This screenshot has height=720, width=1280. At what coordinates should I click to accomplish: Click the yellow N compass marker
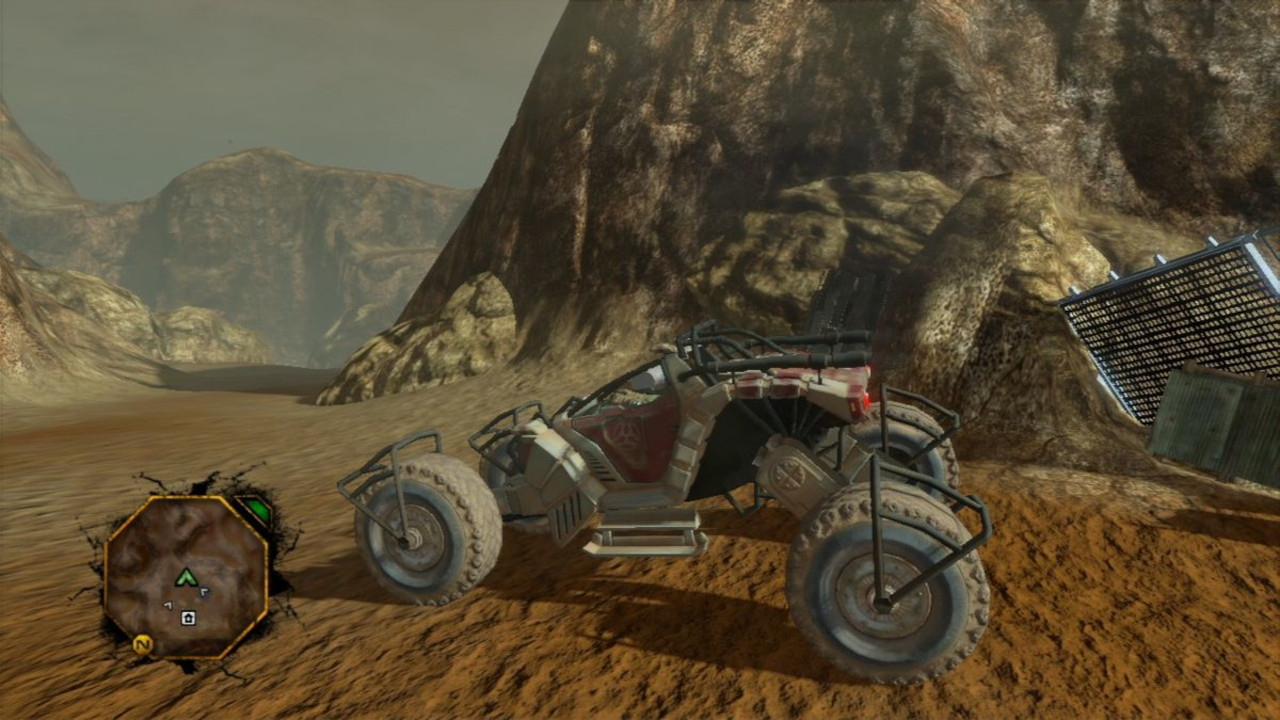pyautogui.click(x=143, y=644)
